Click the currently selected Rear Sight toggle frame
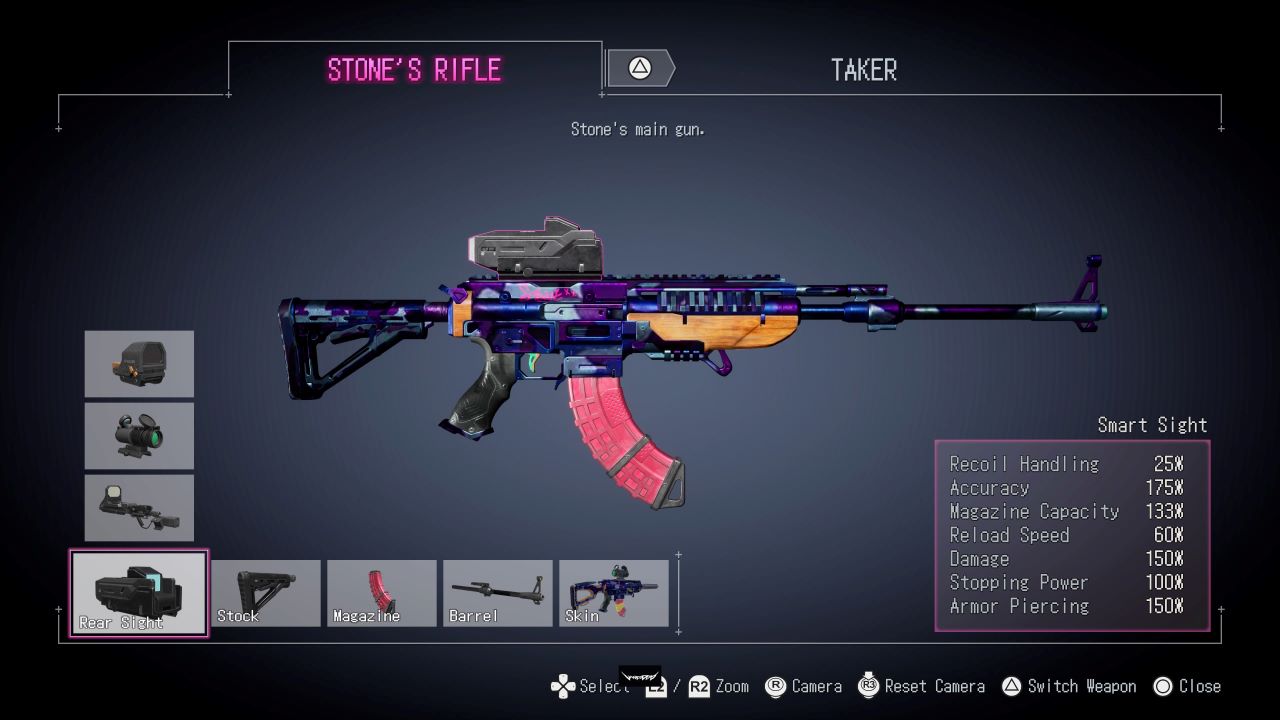 138,592
